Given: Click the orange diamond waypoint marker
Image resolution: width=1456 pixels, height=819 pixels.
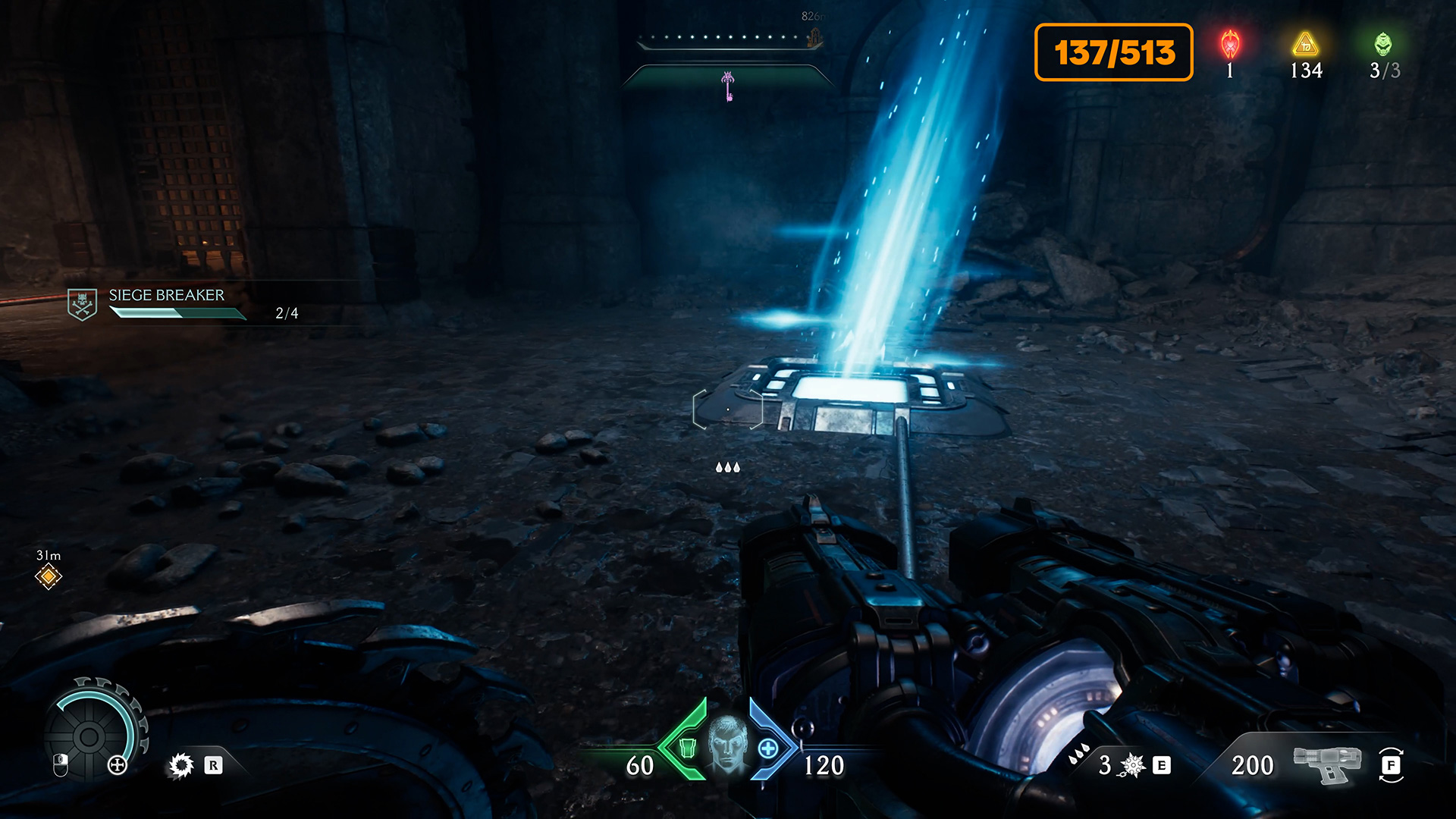Looking at the screenshot, I should (49, 577).
